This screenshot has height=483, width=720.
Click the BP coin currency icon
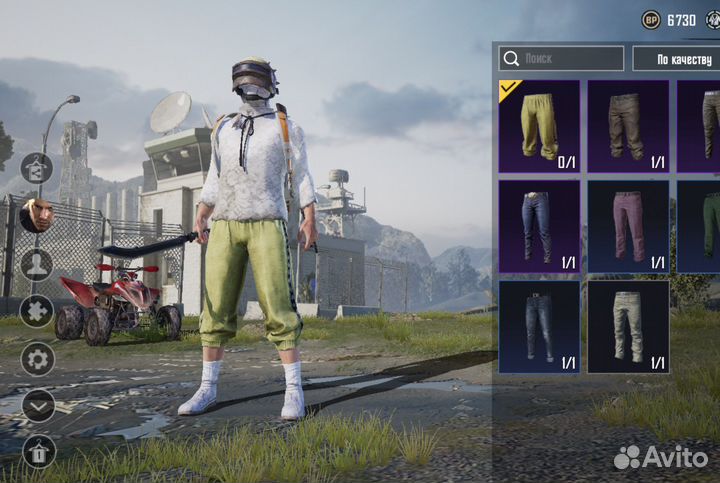click(x=651, y=20)
